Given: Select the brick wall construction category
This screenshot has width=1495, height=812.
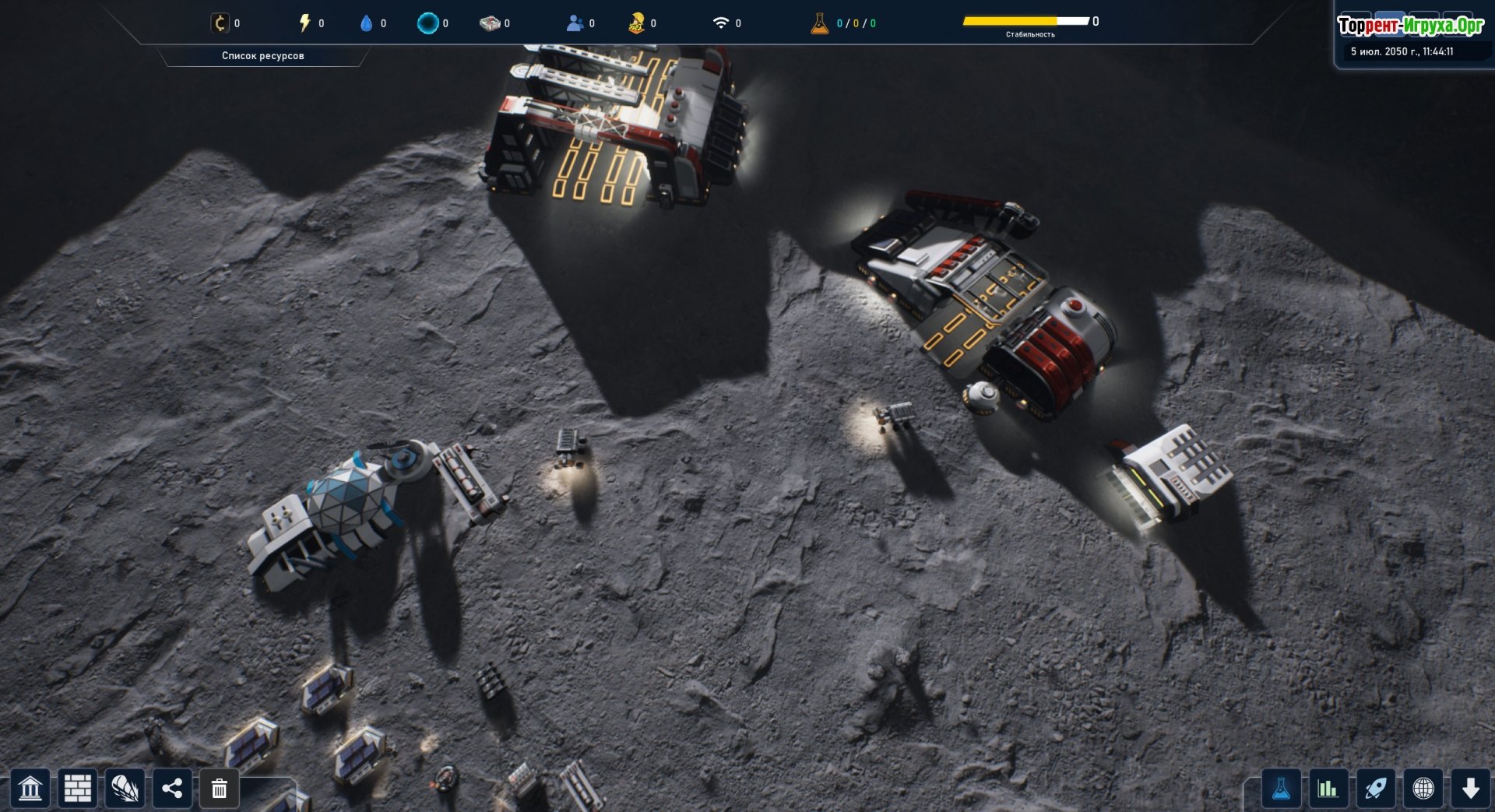Looking at the screenshot, I should (x=78, y=789).
